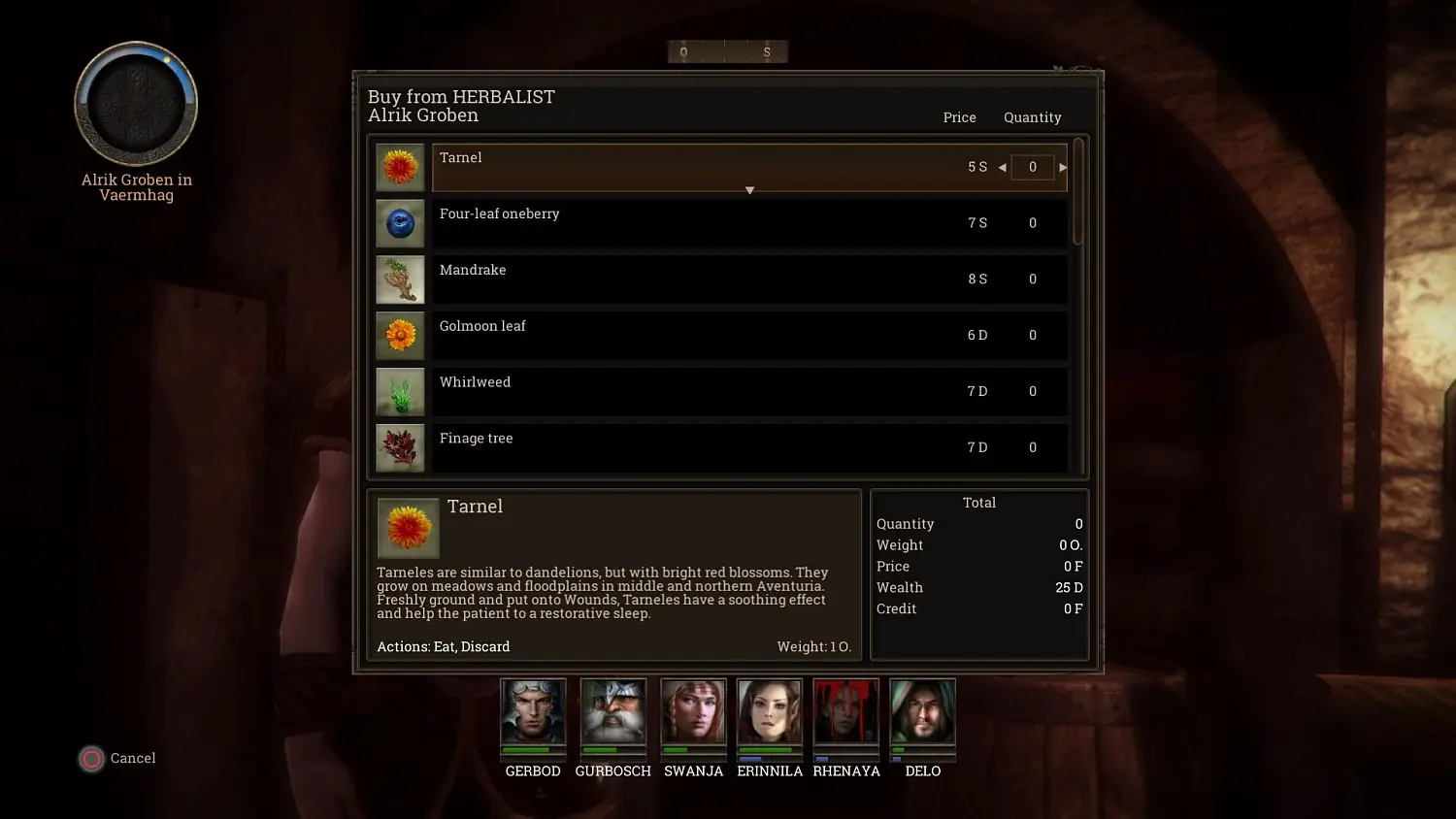Image resolution: width=1456 pixels, height=819 pixels.
Task: Click the Finage tree icon
Action: tap(400, 447)
